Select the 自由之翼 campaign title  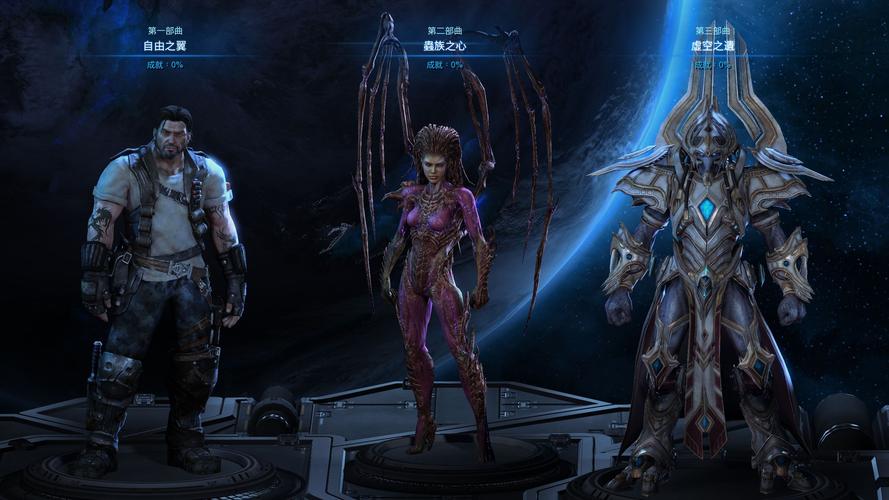coord(163,46)
